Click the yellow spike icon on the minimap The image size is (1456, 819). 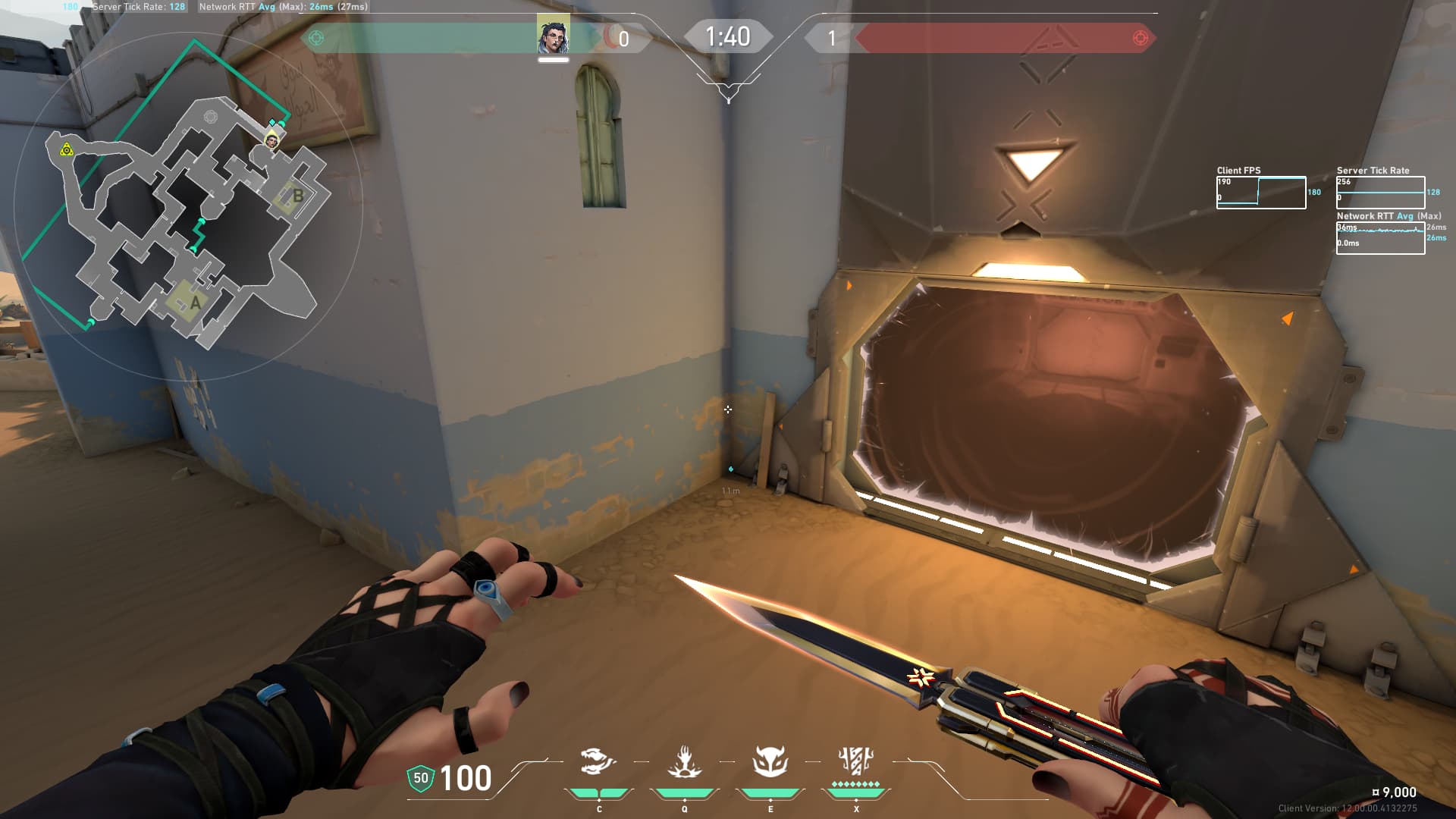[67, 149]
